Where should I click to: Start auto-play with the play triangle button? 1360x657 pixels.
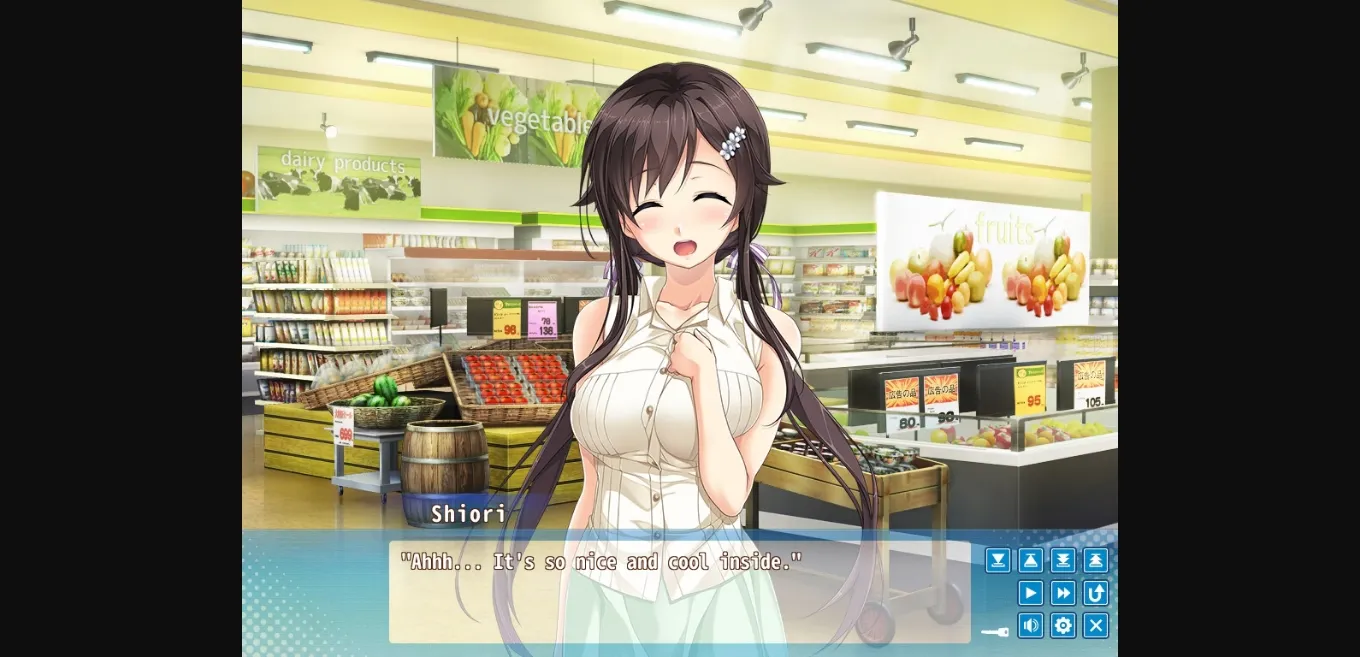(x=1030, y=593)
